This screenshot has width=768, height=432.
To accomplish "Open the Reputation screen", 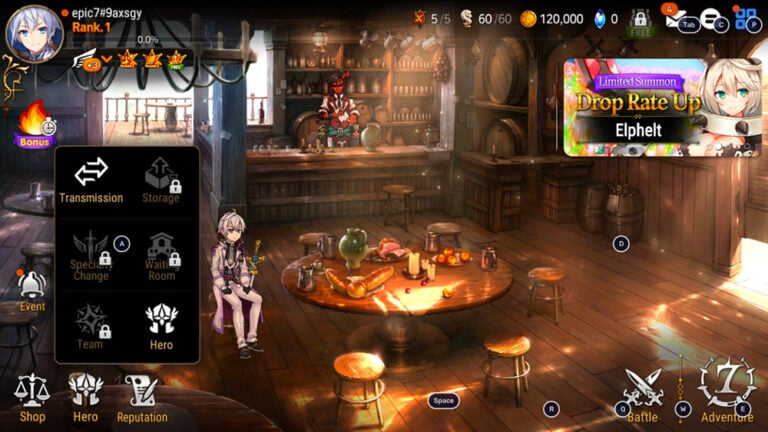I will 141,396.
